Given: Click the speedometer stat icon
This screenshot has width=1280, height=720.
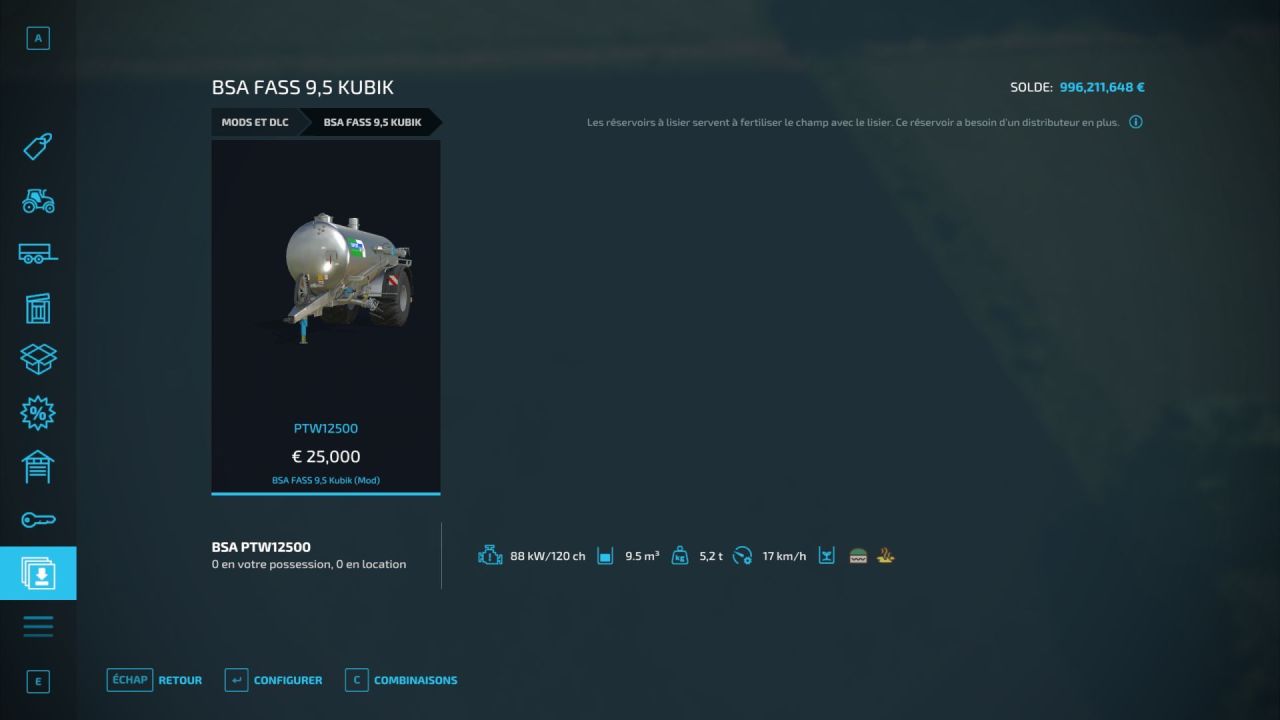Looking at the screenshot, I should [742, 555].
